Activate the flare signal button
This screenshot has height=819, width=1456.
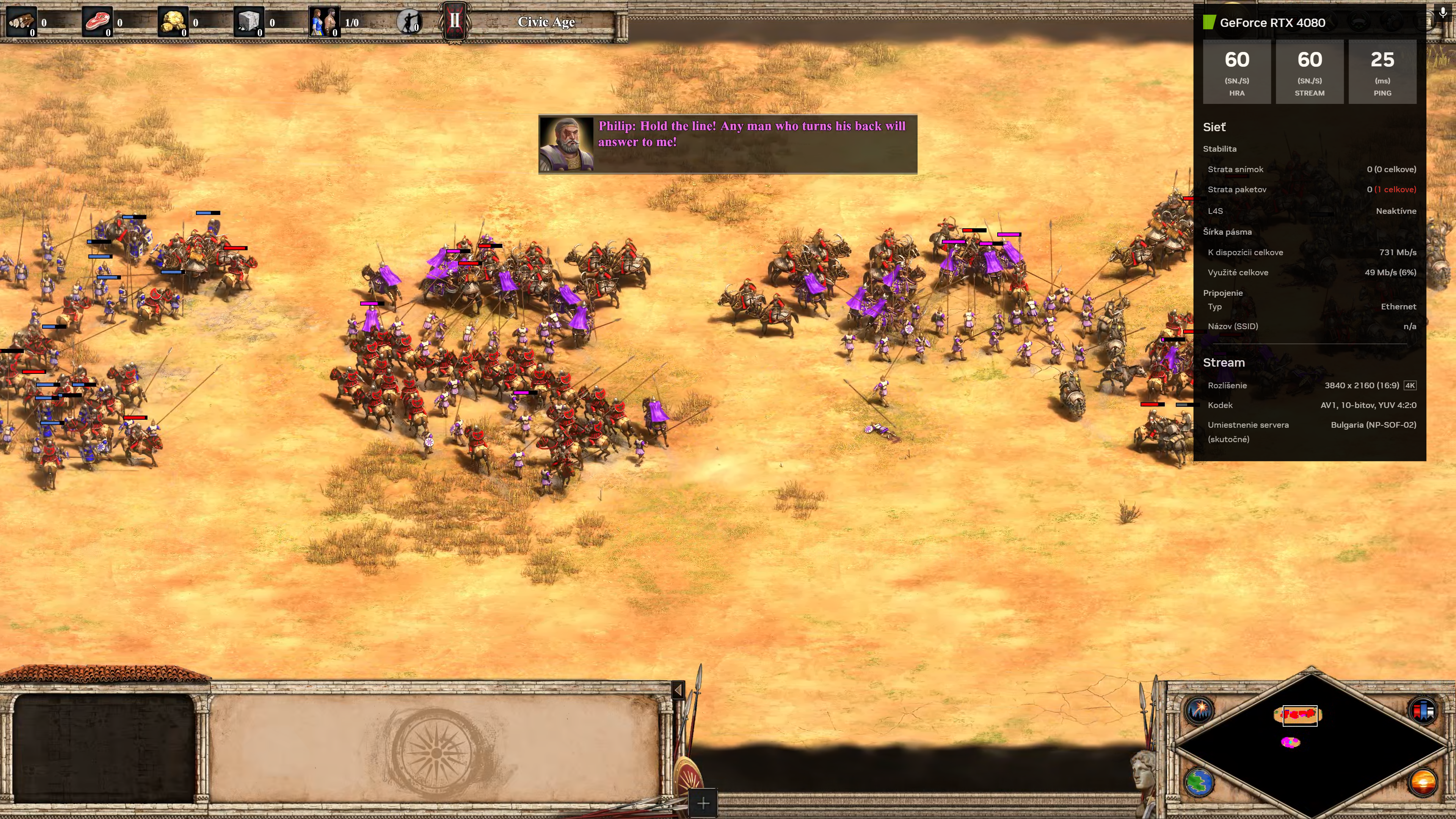[x=1199, y=709]
